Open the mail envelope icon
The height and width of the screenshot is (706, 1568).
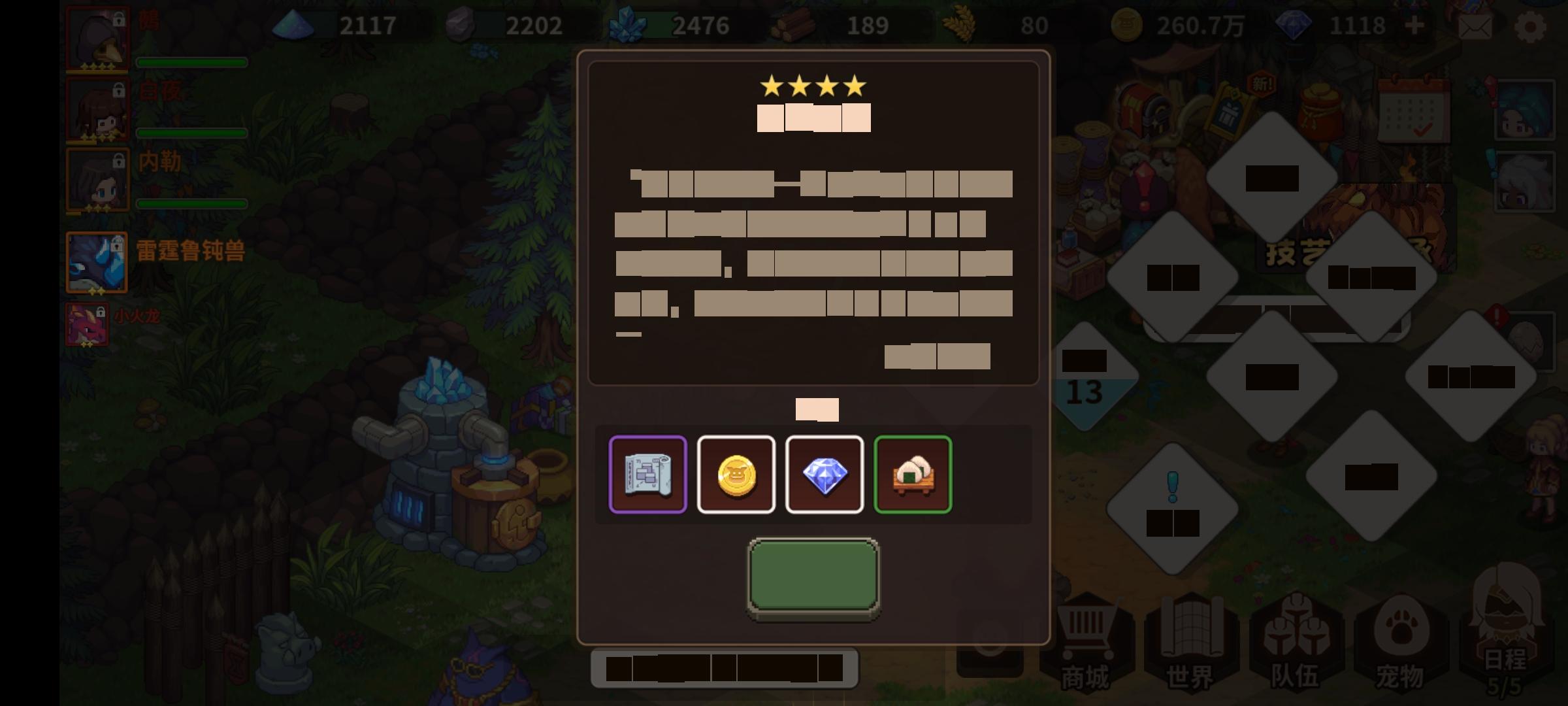[x=1477, y=26]
